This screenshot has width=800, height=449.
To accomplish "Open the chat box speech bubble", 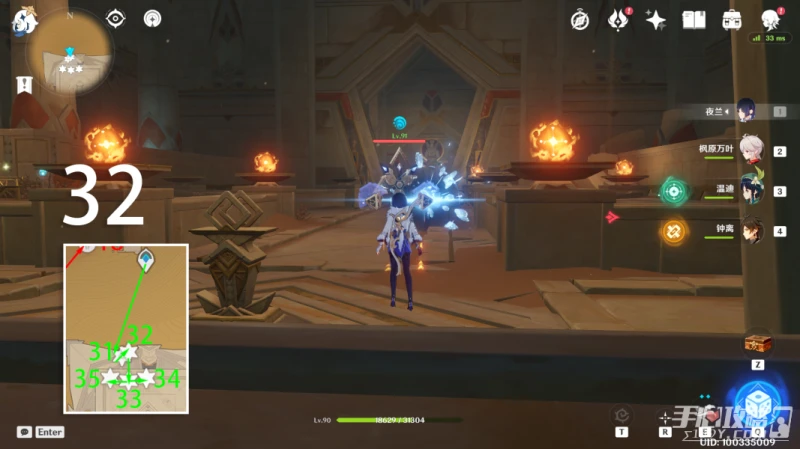I will point(23,432).
